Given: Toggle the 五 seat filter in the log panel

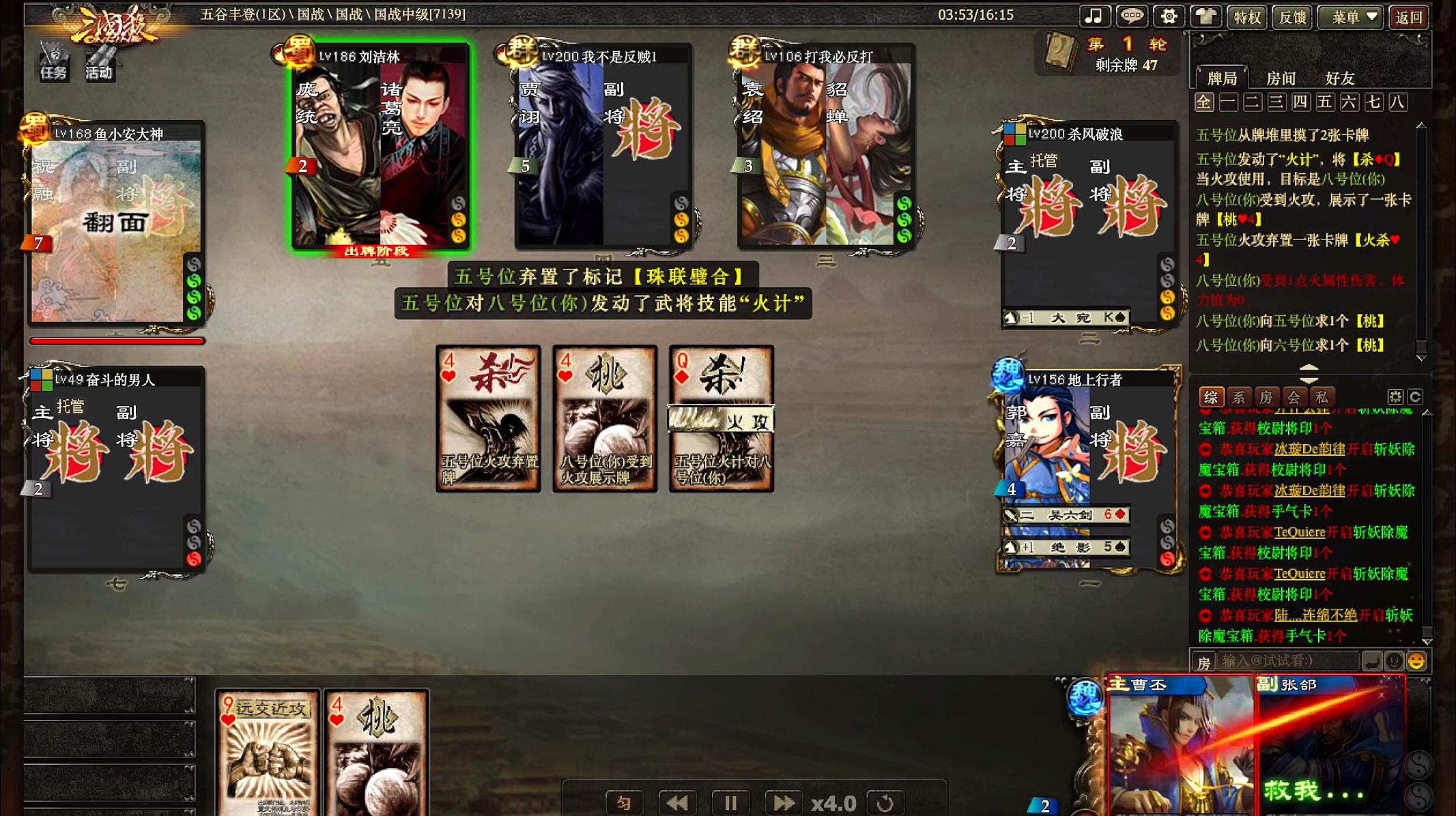Looking at the screenshot, I should (1324, 102).
